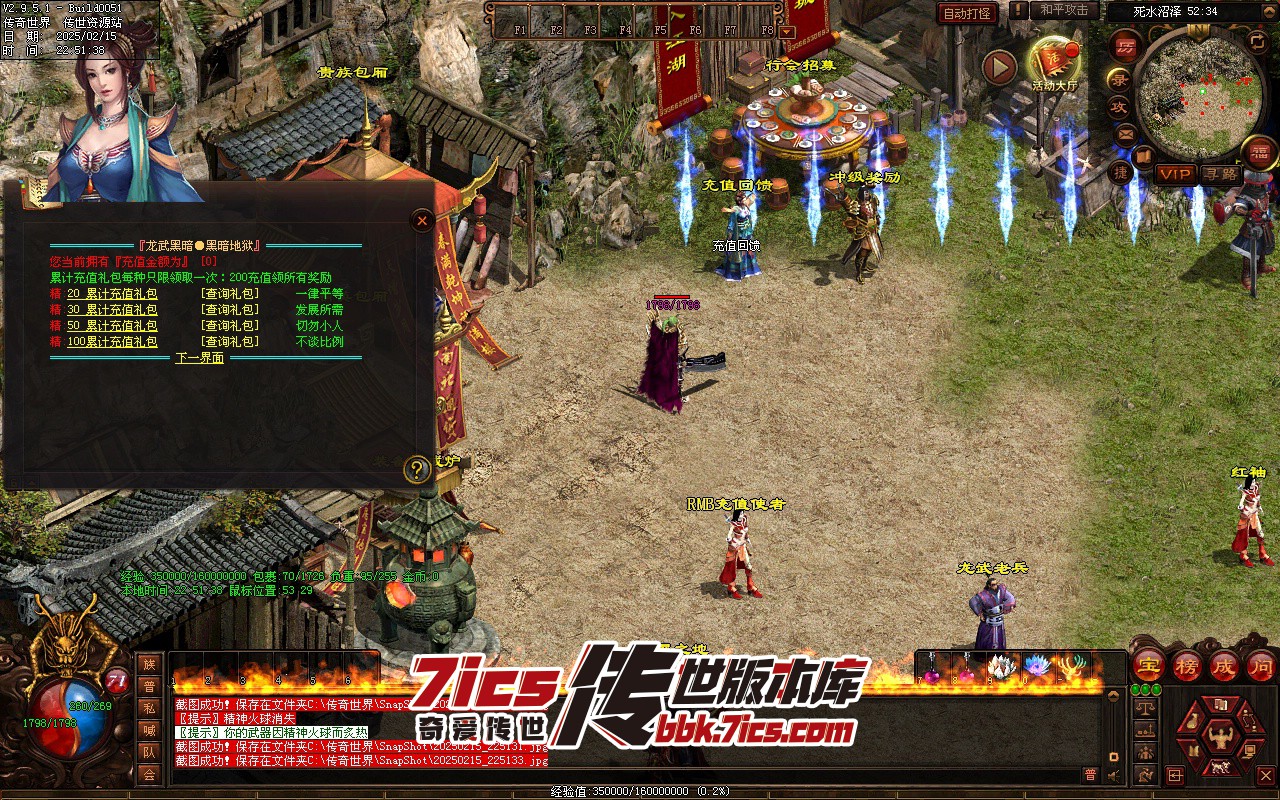Show the 榜 rankings button
1280x800 pixels.
point(1187,665)
